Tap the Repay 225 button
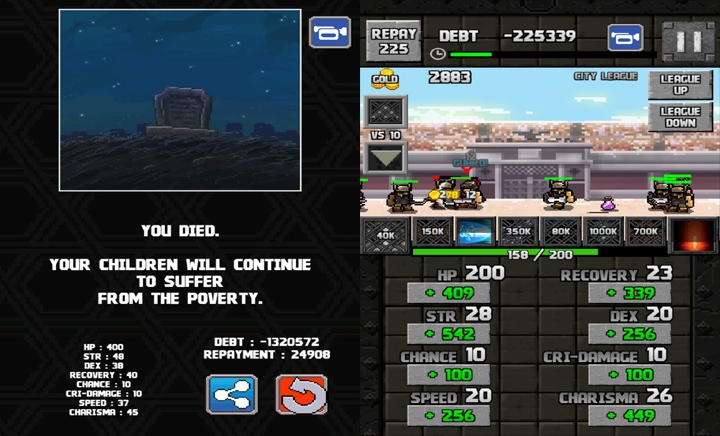Viewport: 720px width, 436px height. point(394,40)
